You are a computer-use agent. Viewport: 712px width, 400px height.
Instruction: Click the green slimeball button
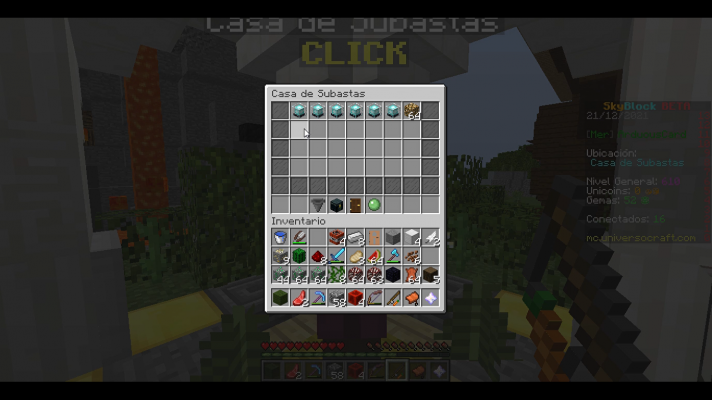(x=374, y=204)
